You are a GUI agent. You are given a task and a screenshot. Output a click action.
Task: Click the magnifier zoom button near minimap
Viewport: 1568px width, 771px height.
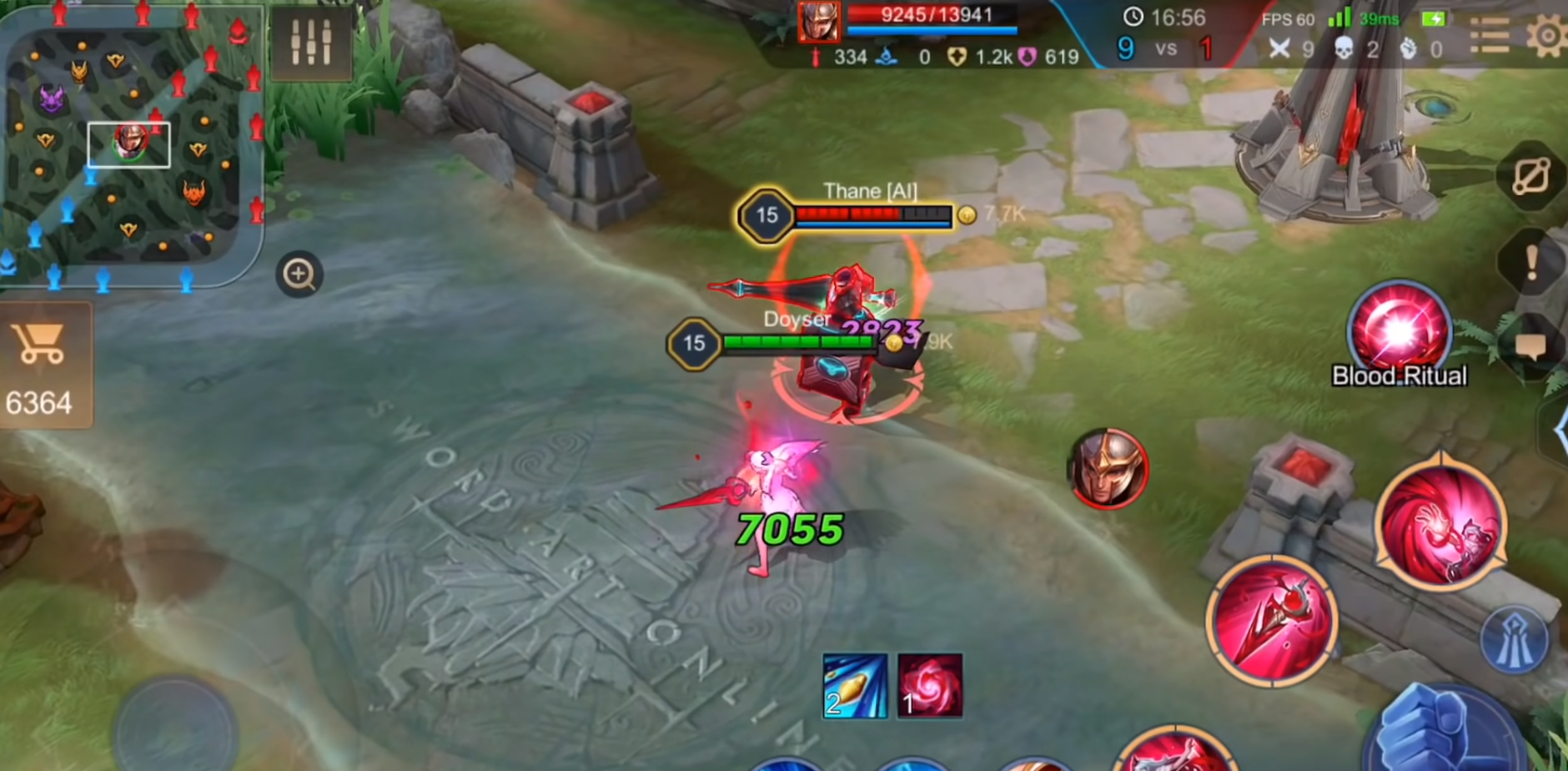click(299, 274)
